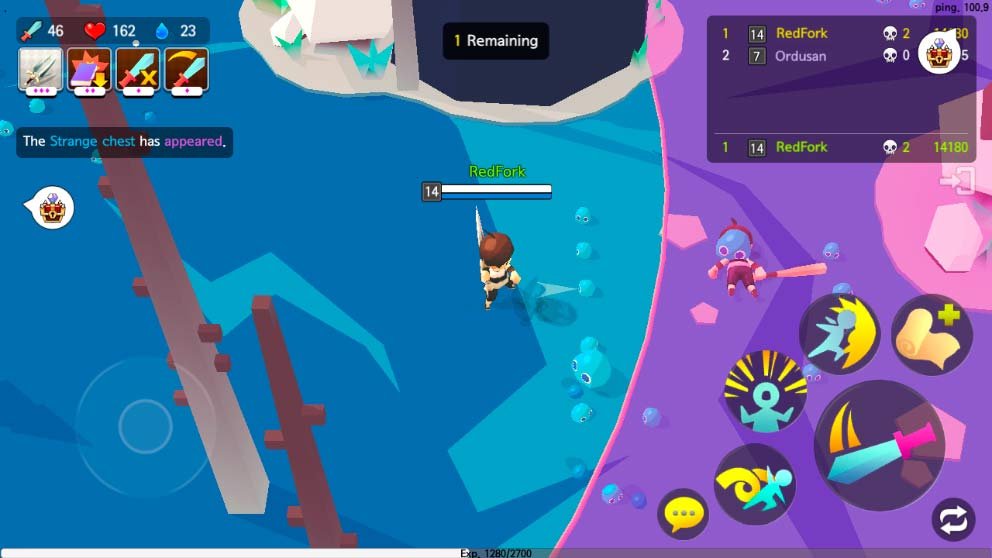
Task: Choose the sword with yellow X slot
Action: click(137, 70)
